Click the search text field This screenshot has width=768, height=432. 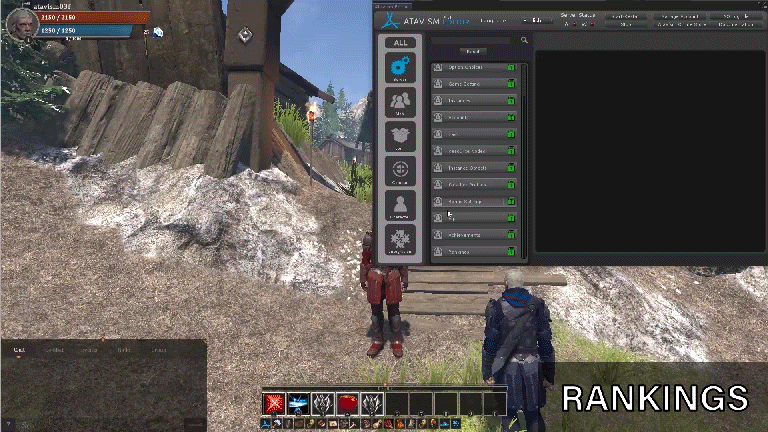coord(472,41)
